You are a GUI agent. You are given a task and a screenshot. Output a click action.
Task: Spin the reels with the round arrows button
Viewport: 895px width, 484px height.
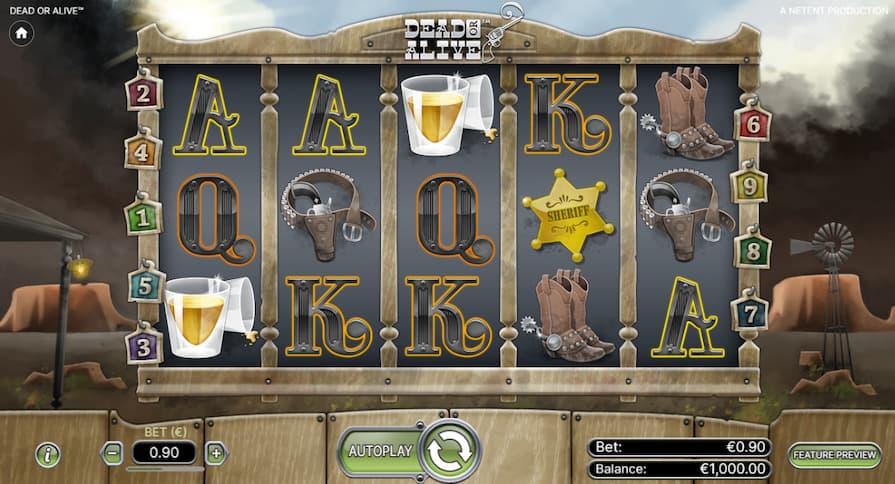point(450,451)
